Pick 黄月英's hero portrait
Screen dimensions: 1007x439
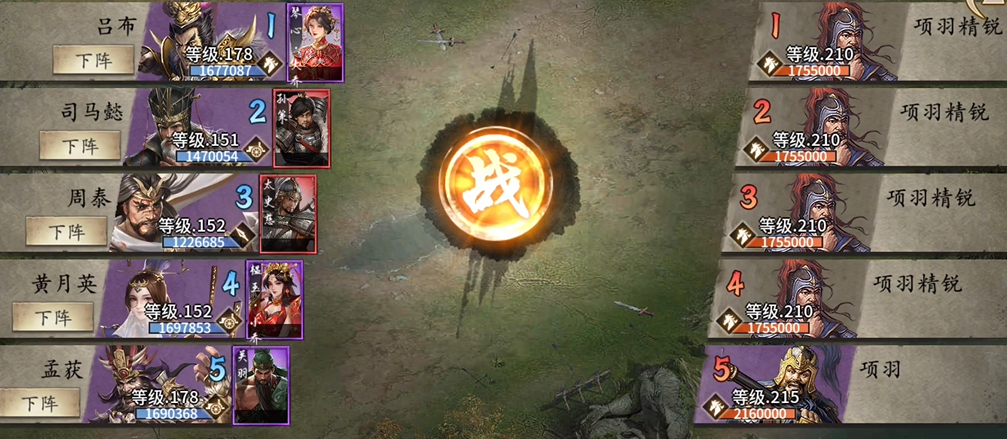click(x=150, y=295)
